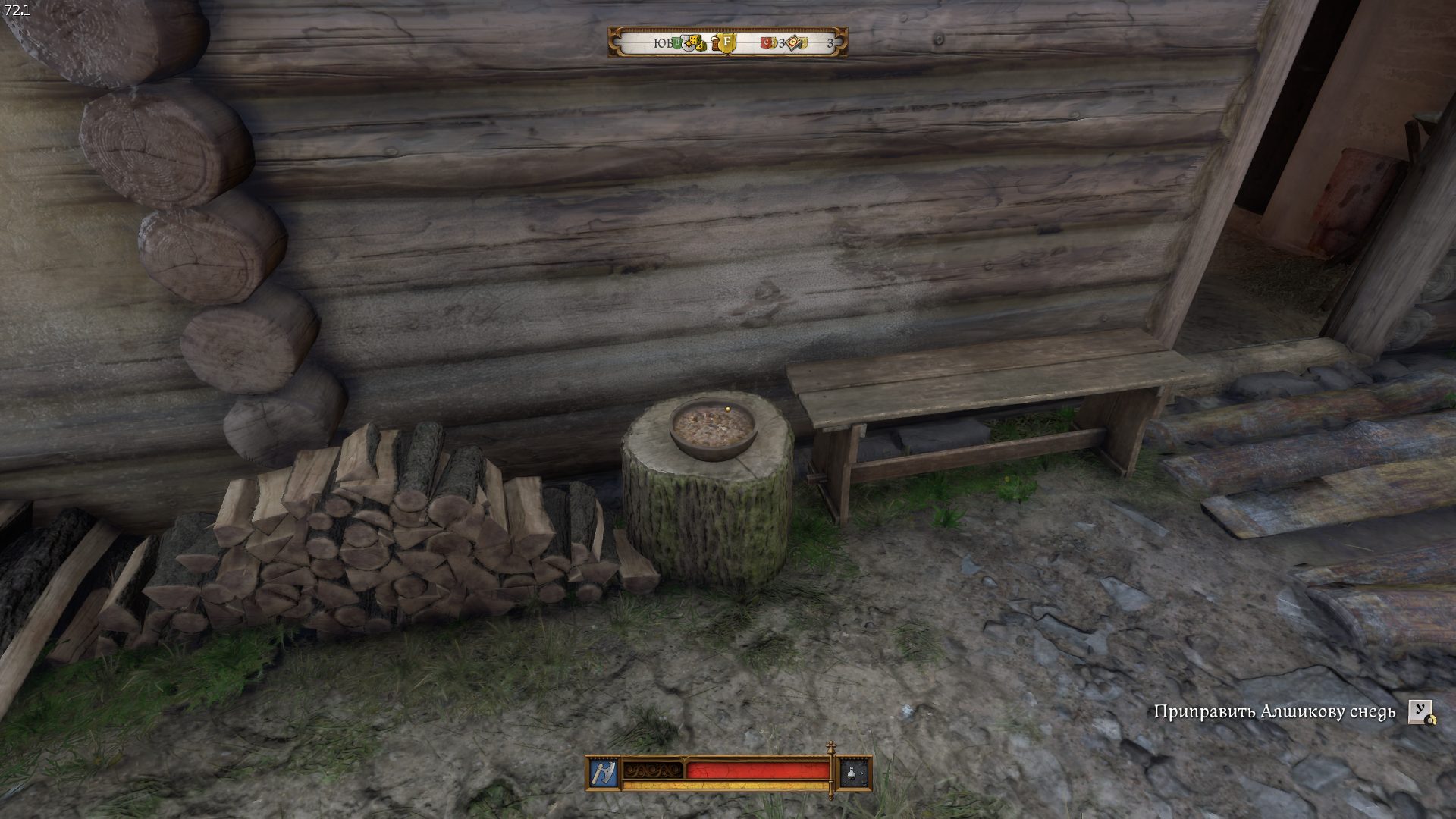Click the red C shield compass marker
Image resolution: width=1456 pixels, height=819 pixels.
[766, 43]
